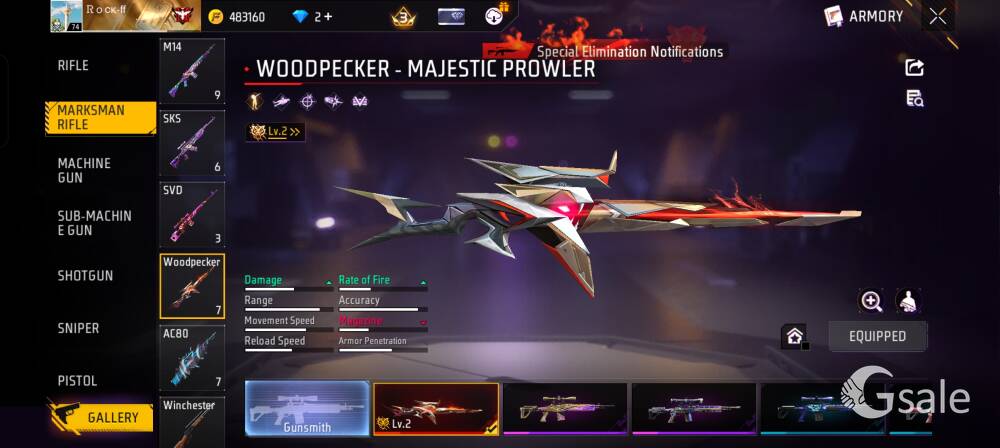Pick the AC80 weapon slot
The image size is (1000, 448).
point(192,357)
